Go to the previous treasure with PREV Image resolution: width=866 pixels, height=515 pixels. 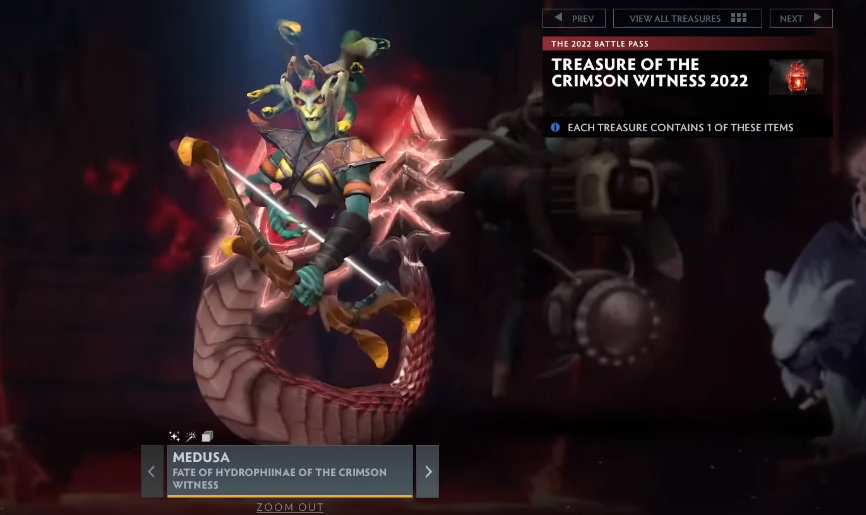pyautogui.click(x=574, y=18)
